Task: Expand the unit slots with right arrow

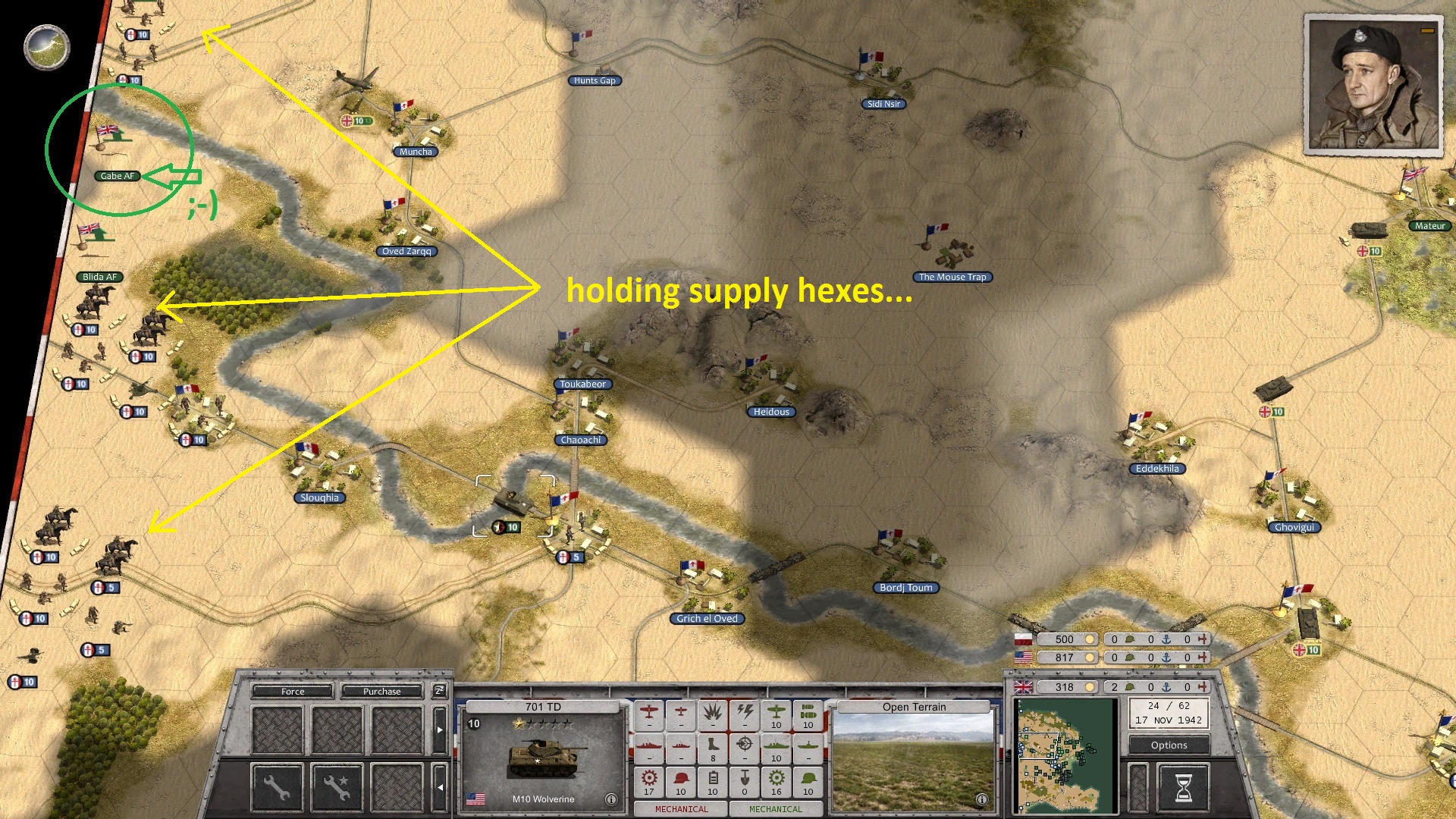Action: click(440, 730)
